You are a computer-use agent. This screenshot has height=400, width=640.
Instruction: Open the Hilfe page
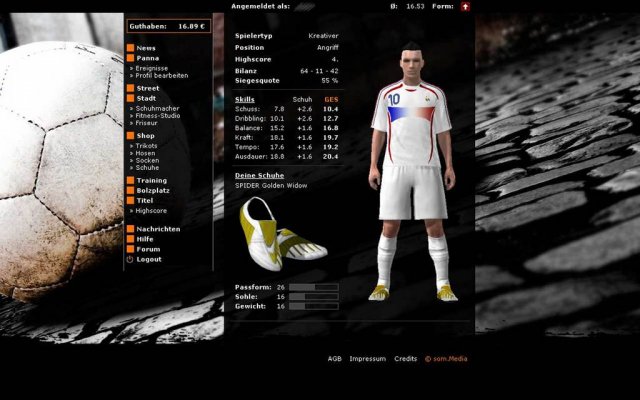pyautogui.click(x=145, y=239)
